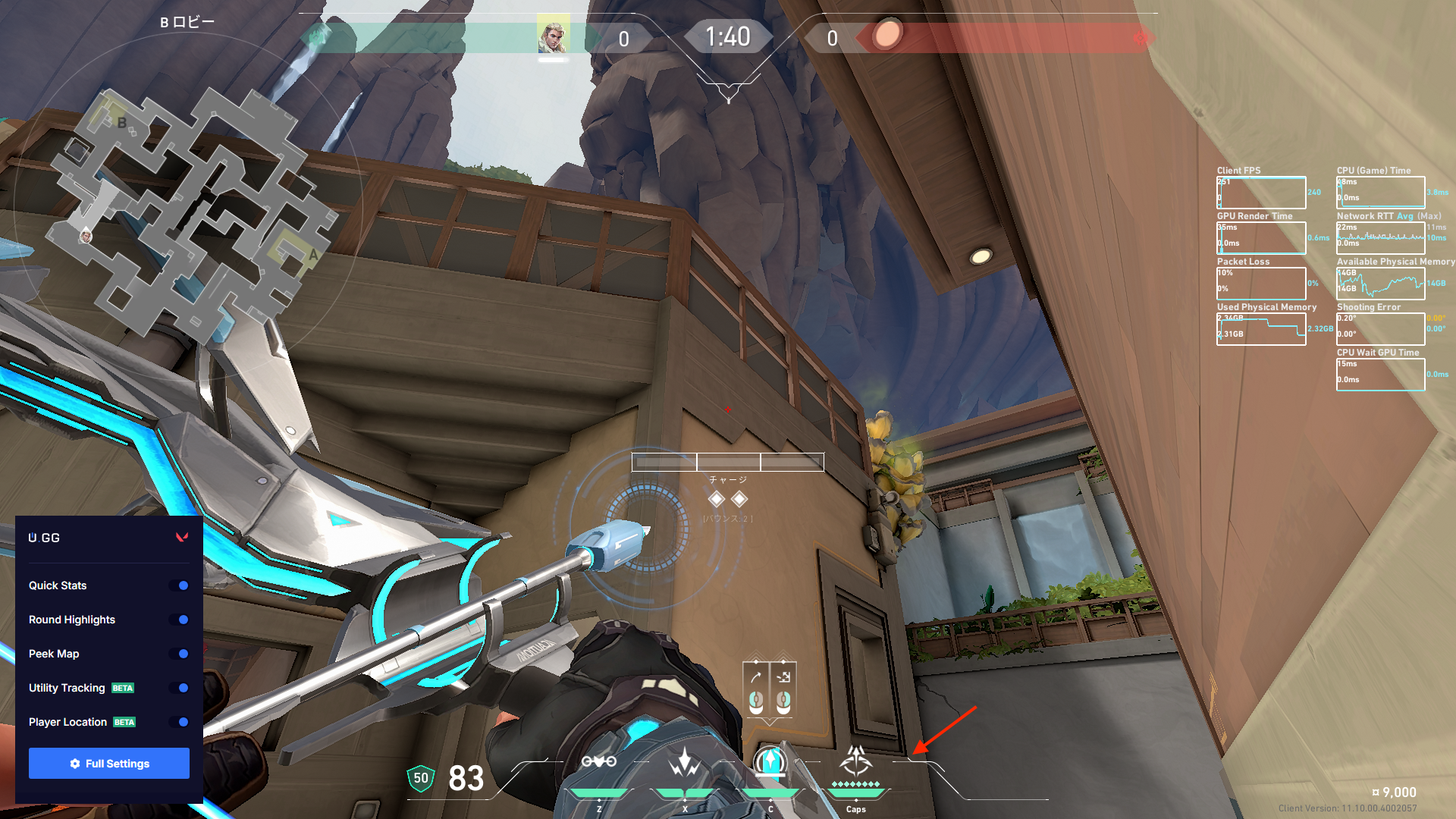Toggle the Player Location switch
Image resolution: width=1456 pixels, height=819 pixels.
180,722
